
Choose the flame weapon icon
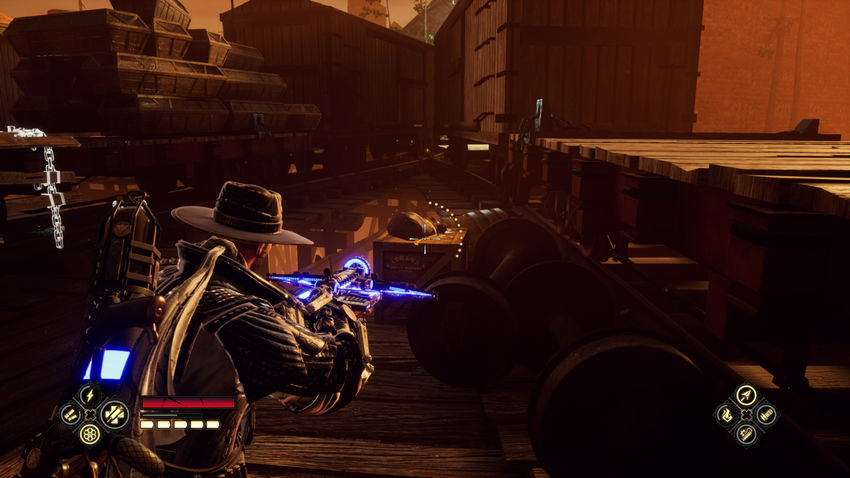pos(726,414)
